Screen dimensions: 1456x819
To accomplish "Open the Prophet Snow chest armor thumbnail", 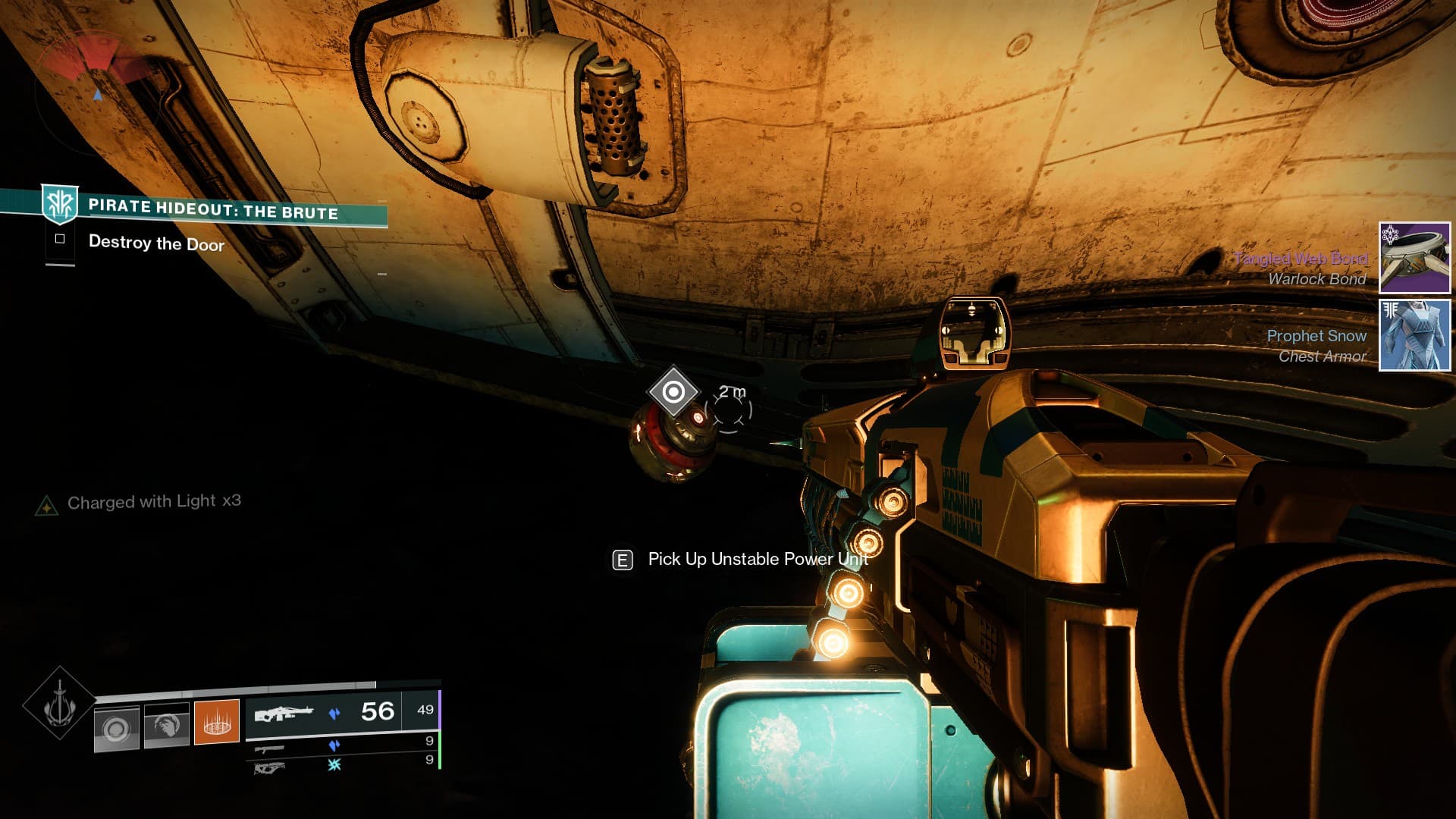I will (x=1414, y=335).
